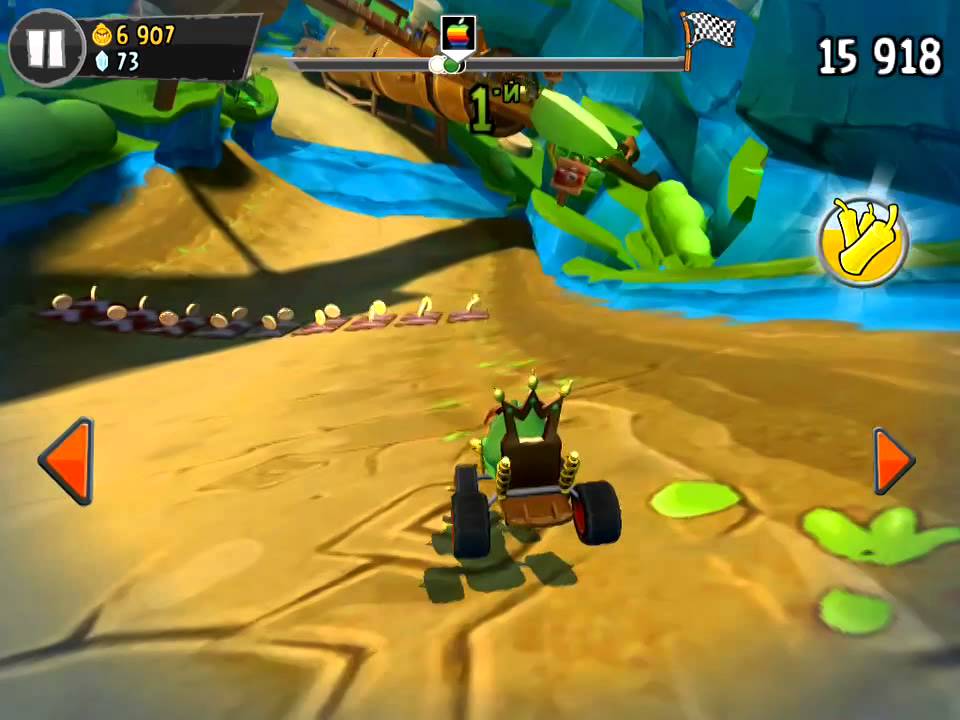Viewport: 960px width, 720px height.
Task: Pause the race
Action: click(46, 47)
